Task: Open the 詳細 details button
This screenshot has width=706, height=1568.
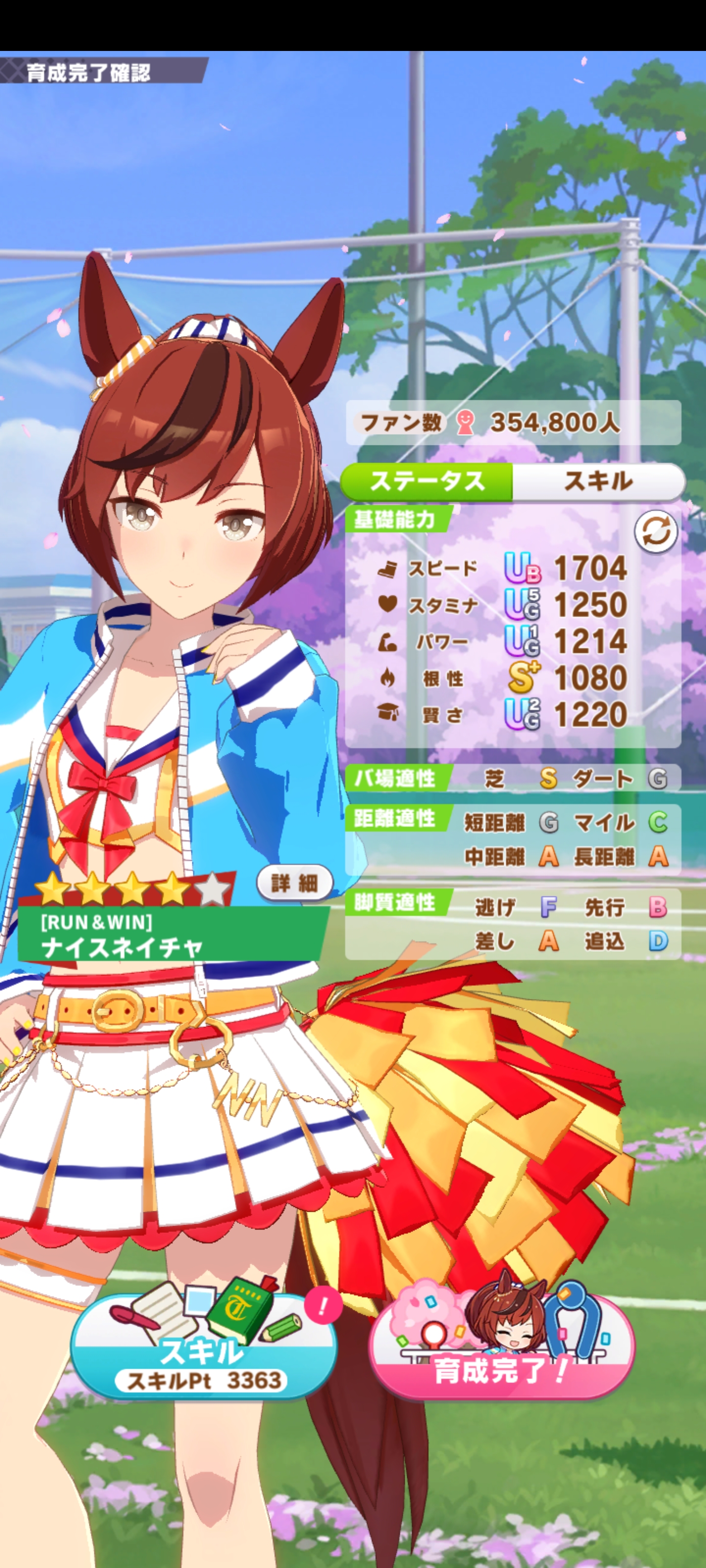Action: [294, 882]
